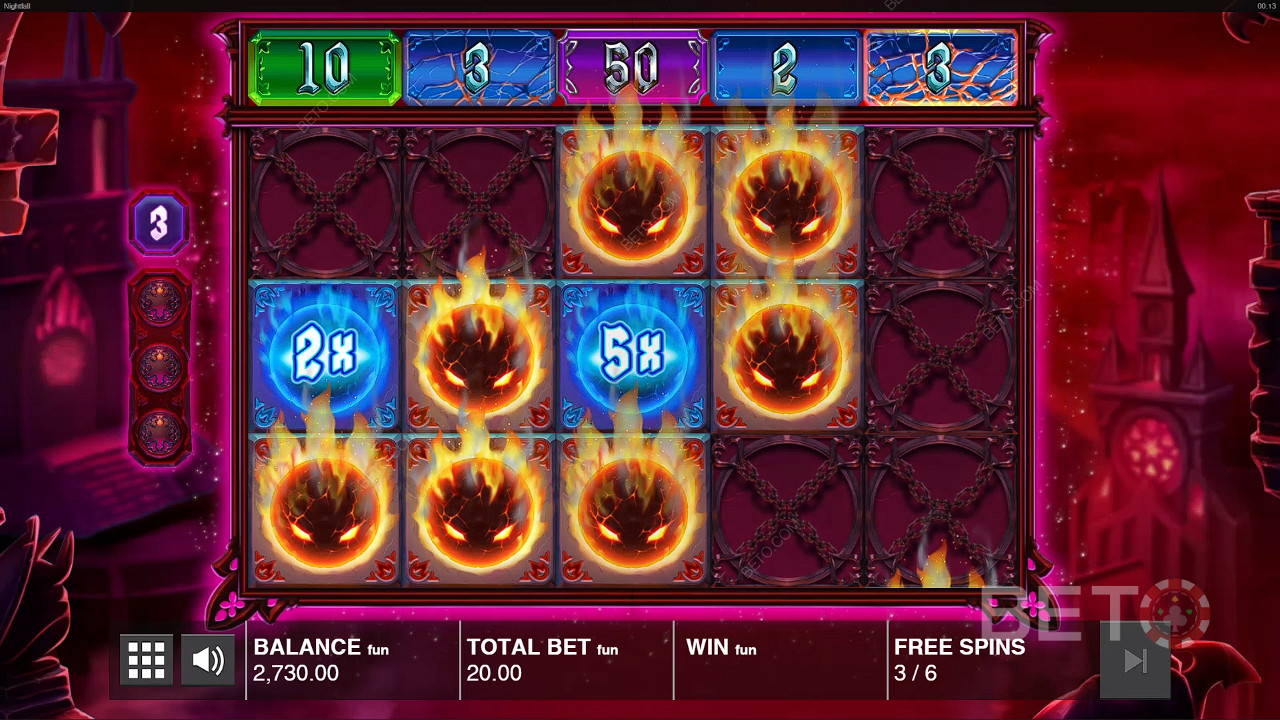Click the skip-forward spin button
This screenshot has width=1280, height=720.
coord(1134,660)
